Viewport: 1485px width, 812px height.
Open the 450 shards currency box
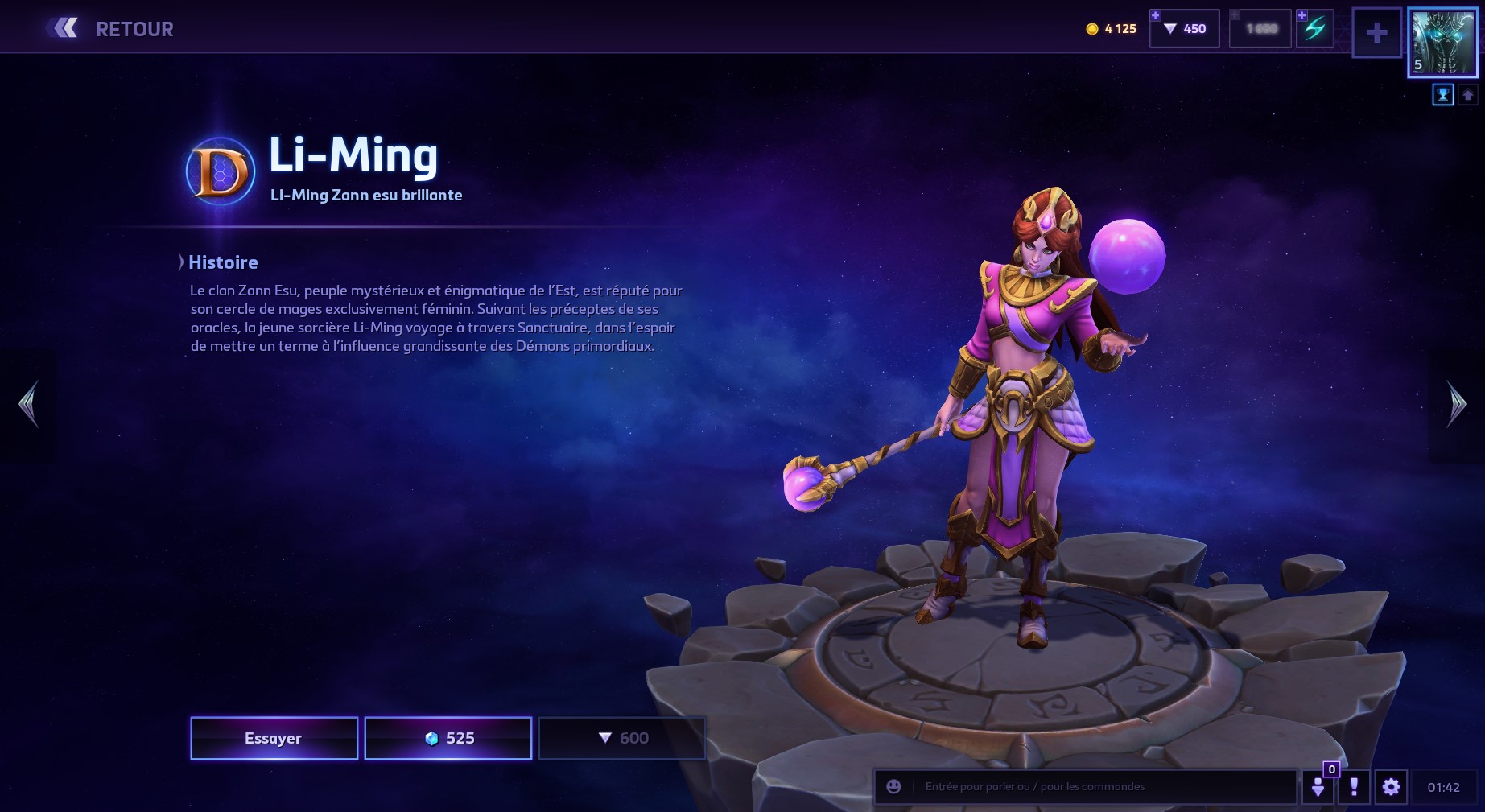tap(1185, 29)
